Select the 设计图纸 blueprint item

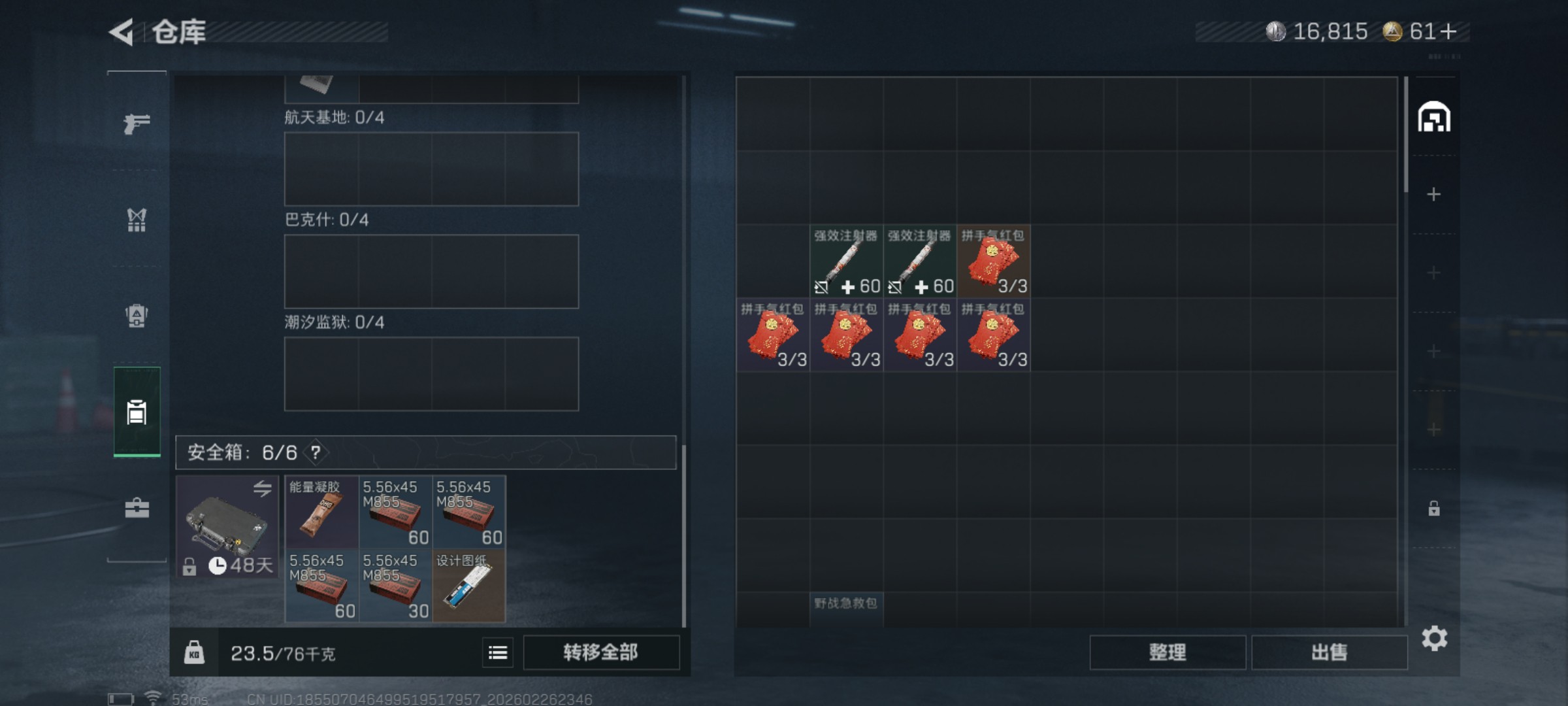click(x=468, y=586)
